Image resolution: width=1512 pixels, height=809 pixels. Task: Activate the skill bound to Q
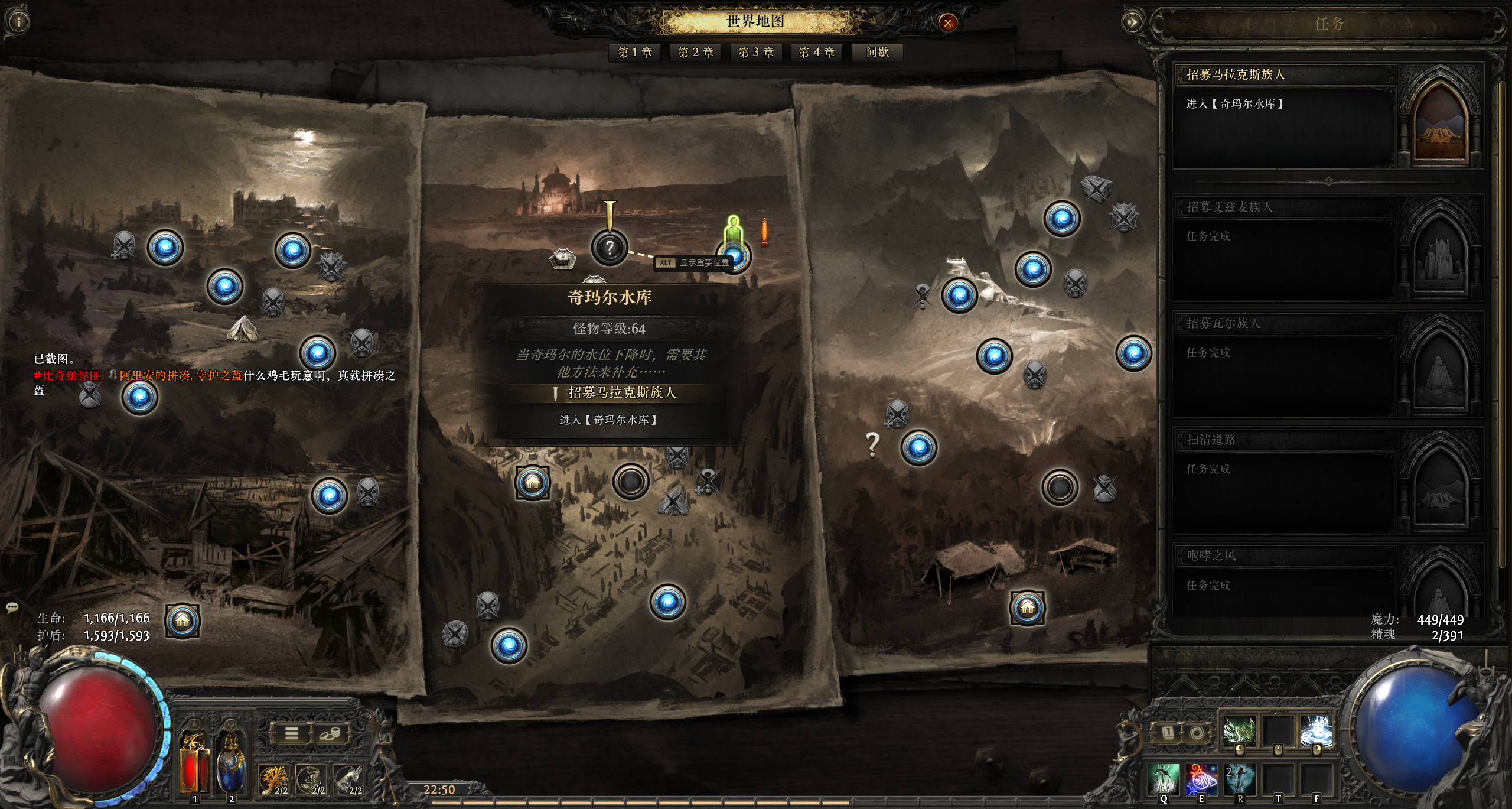click(x=1163, y=779)
